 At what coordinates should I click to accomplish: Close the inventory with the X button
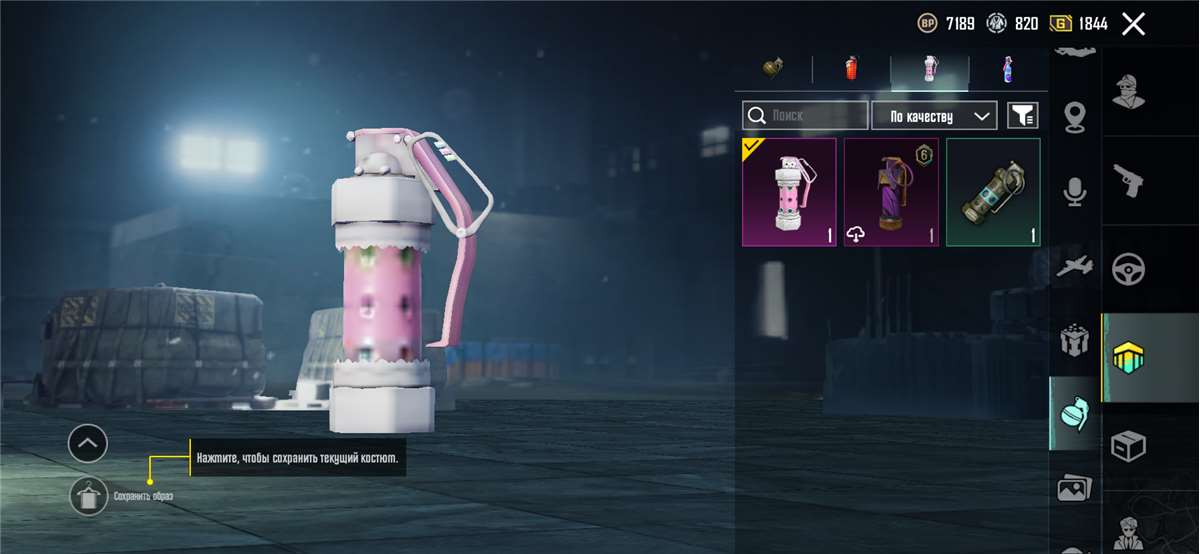tap(1133, 24)
